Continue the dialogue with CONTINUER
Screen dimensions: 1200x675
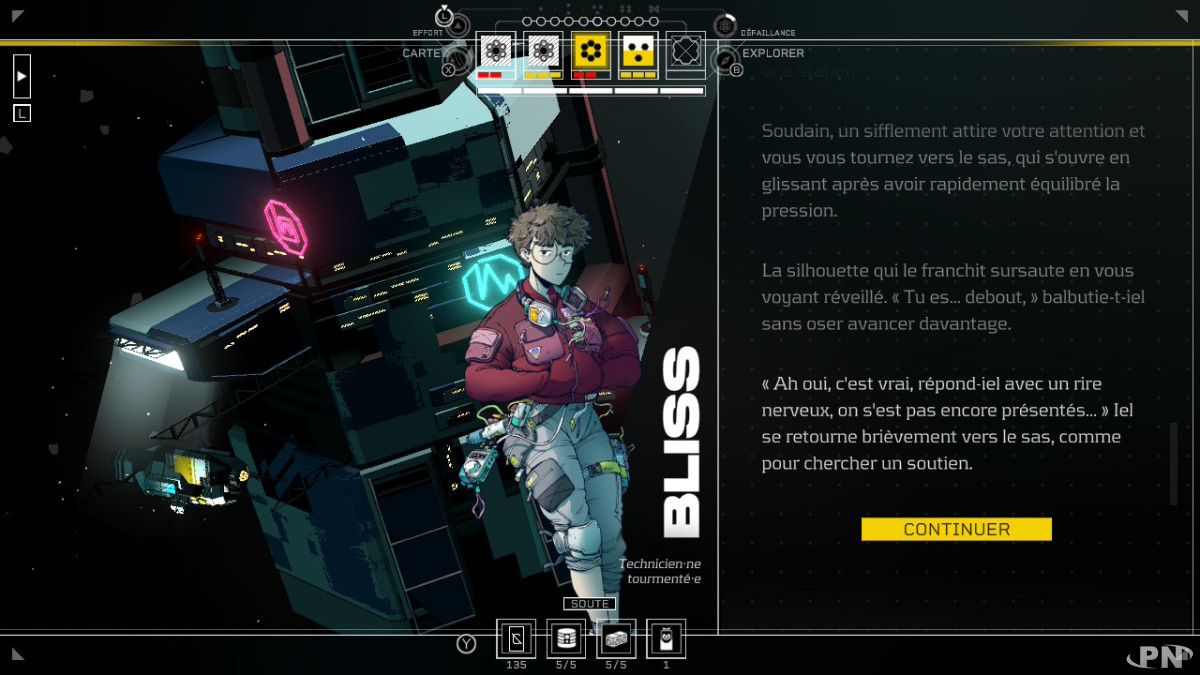956,529
